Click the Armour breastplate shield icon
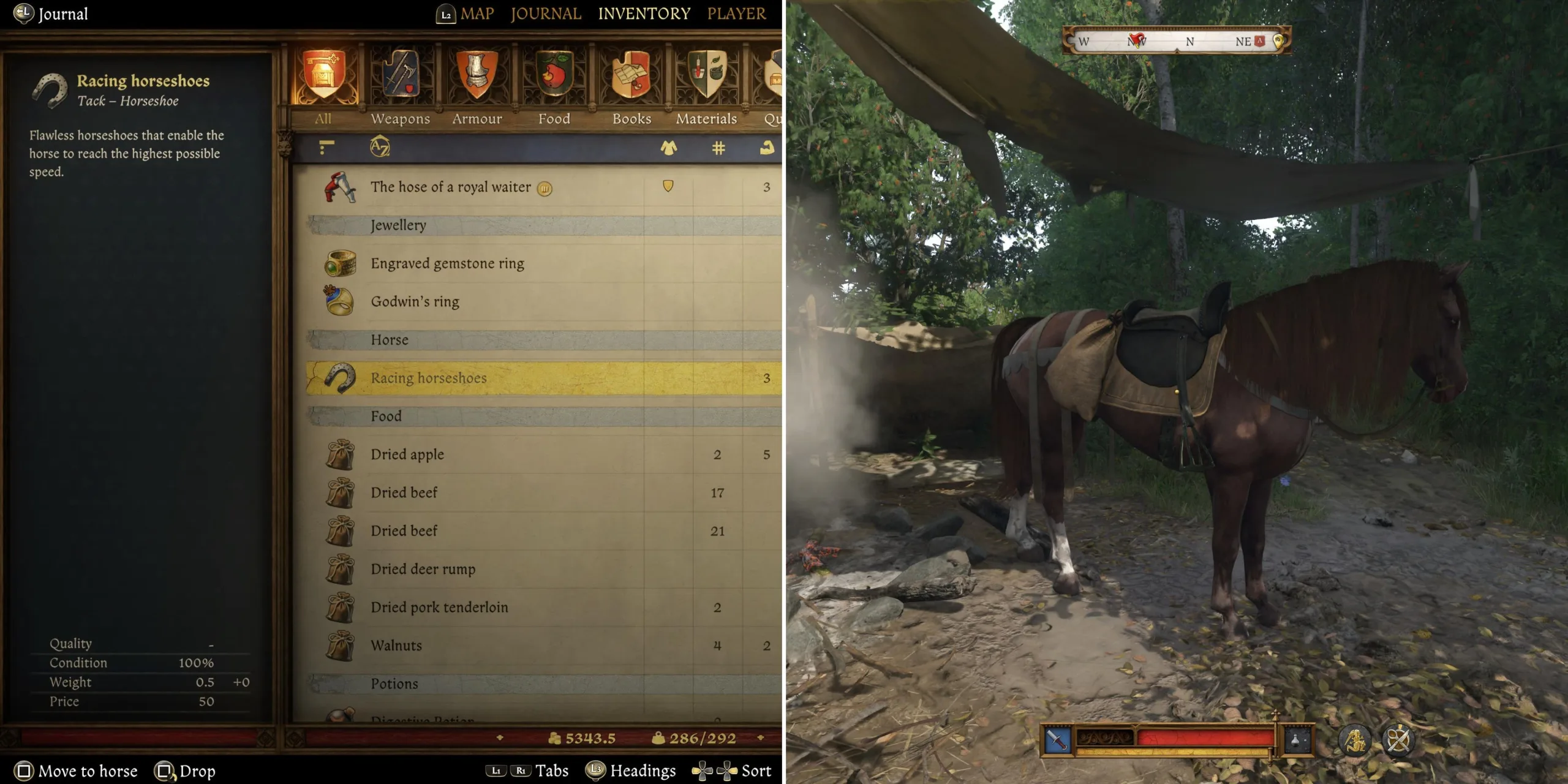Viewport: 1568px width, 784px height. coord(477,73)
